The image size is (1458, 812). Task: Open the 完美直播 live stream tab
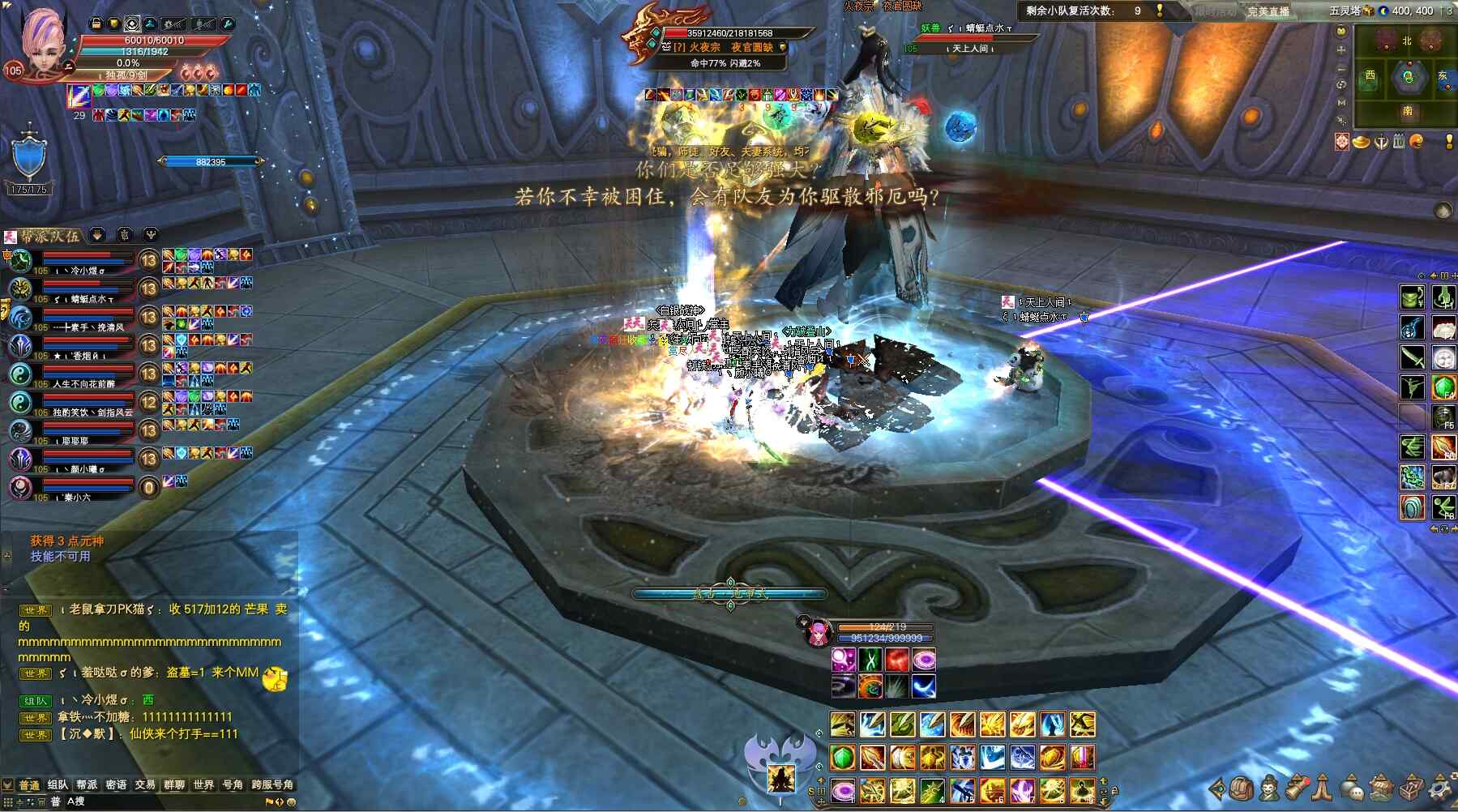[1268, 11]
